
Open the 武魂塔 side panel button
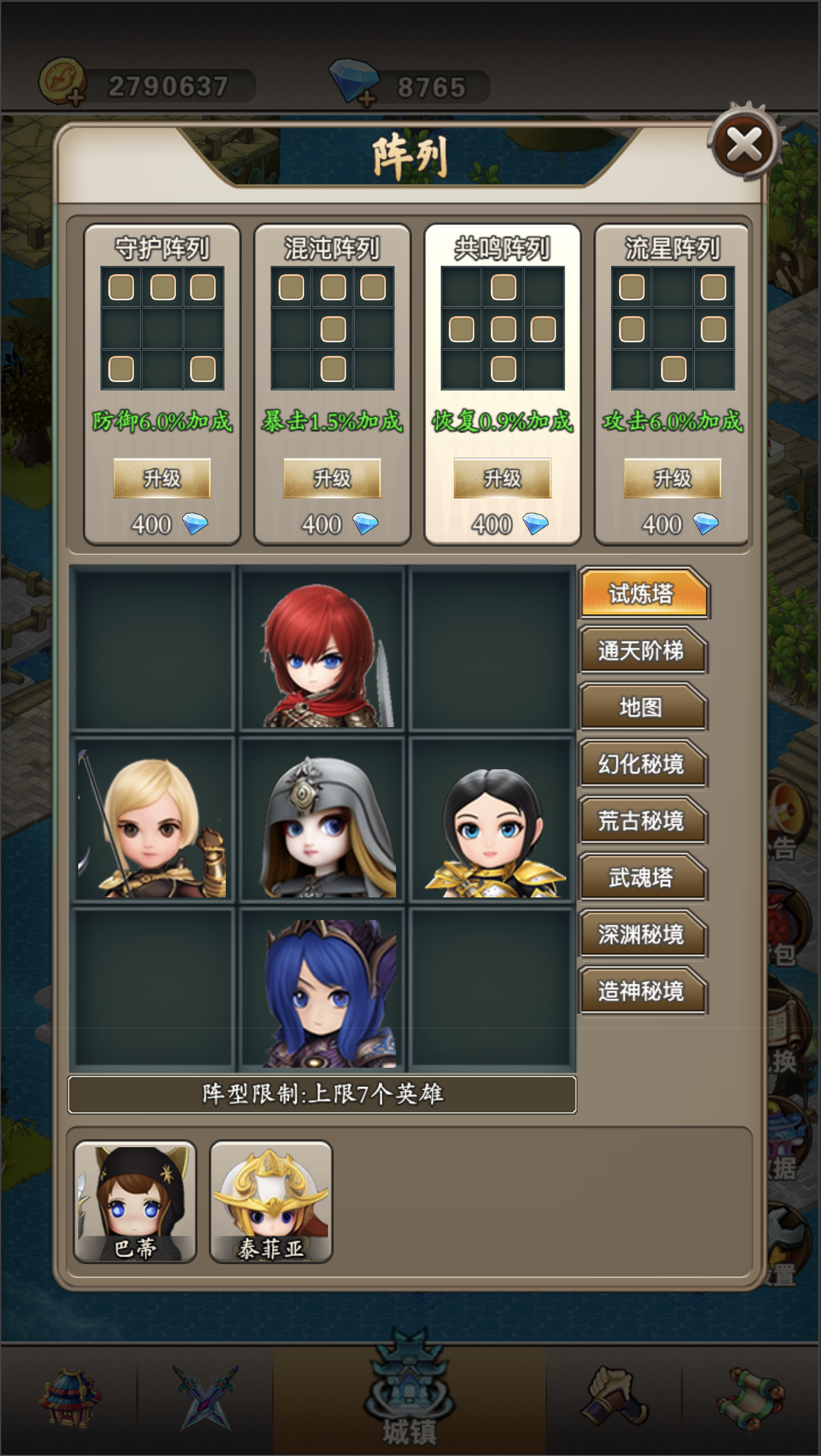[x=643, y=877]
